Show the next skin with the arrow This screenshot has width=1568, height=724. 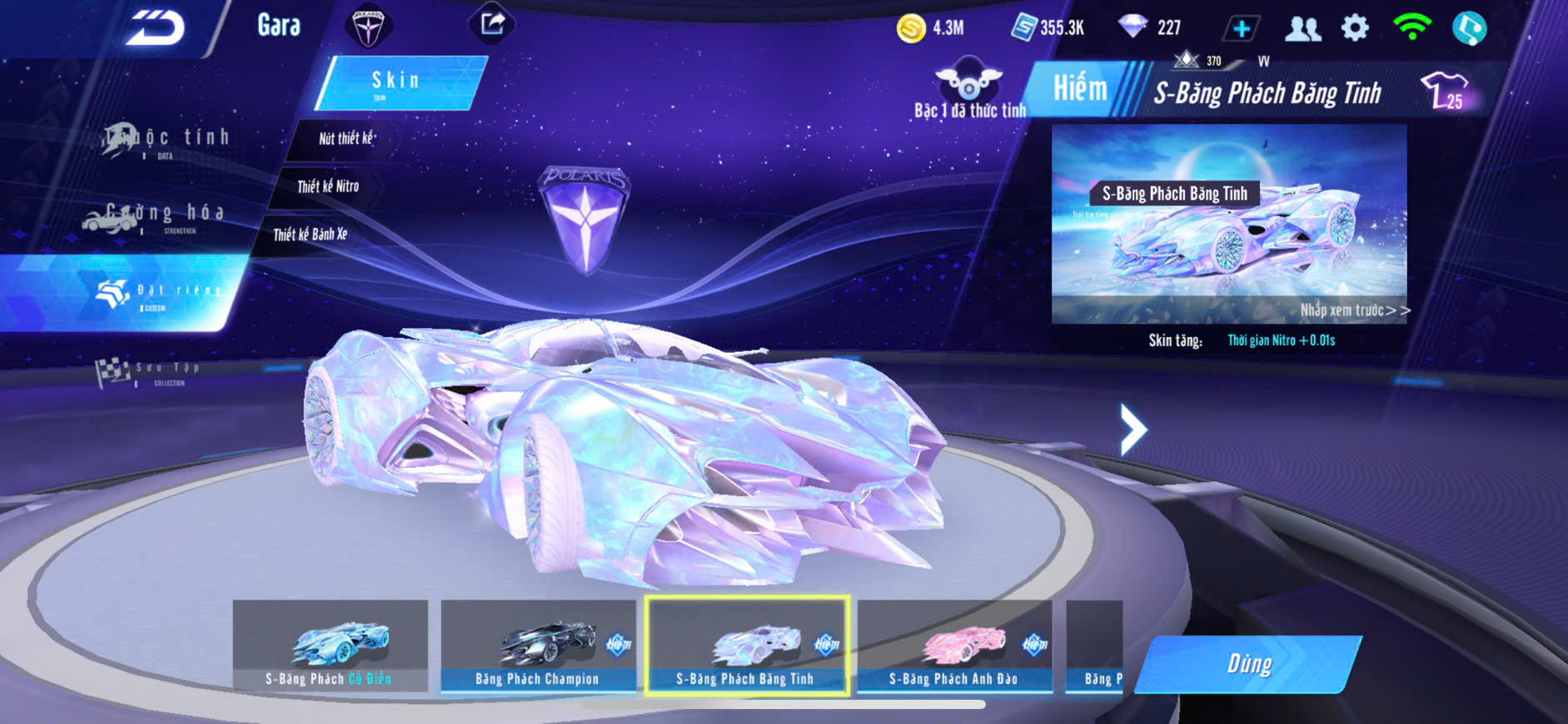(1132, 429)
